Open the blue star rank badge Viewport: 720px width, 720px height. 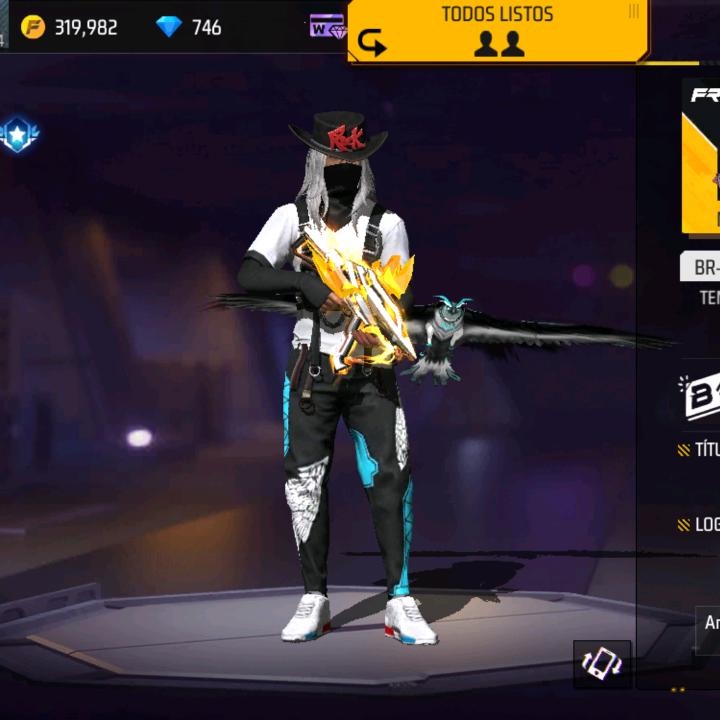pos(17,135)
